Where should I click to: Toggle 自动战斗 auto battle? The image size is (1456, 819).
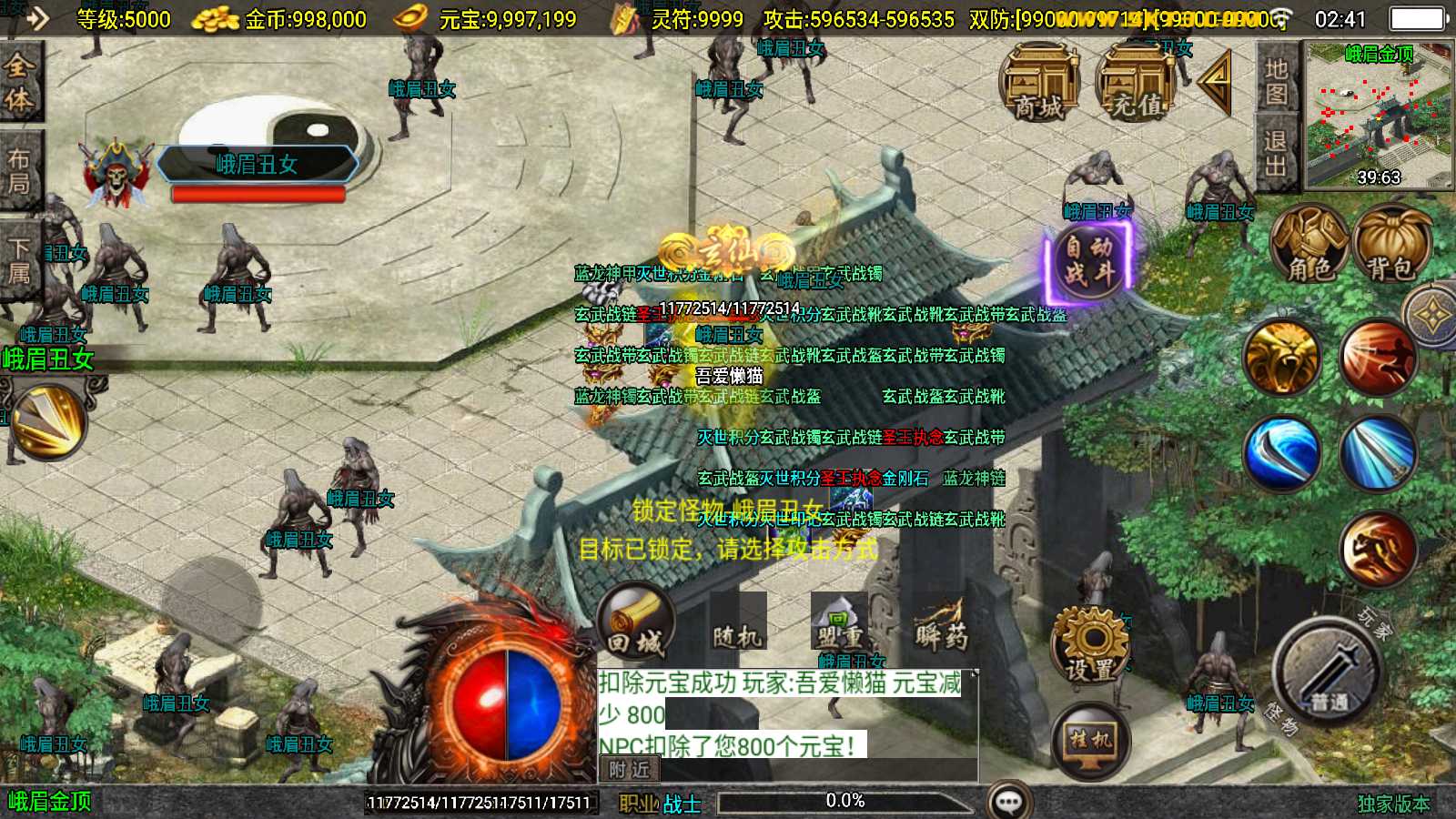tap(1089, 260)
